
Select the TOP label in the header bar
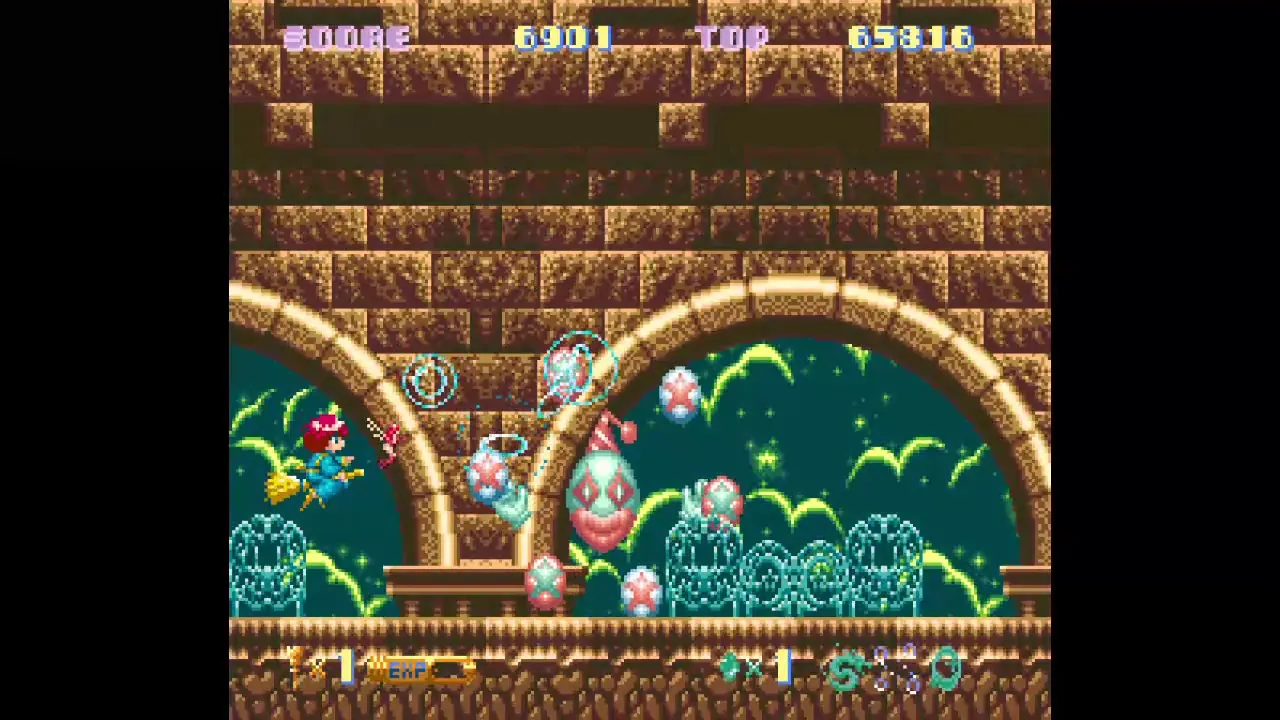click(x=735, y=38)
